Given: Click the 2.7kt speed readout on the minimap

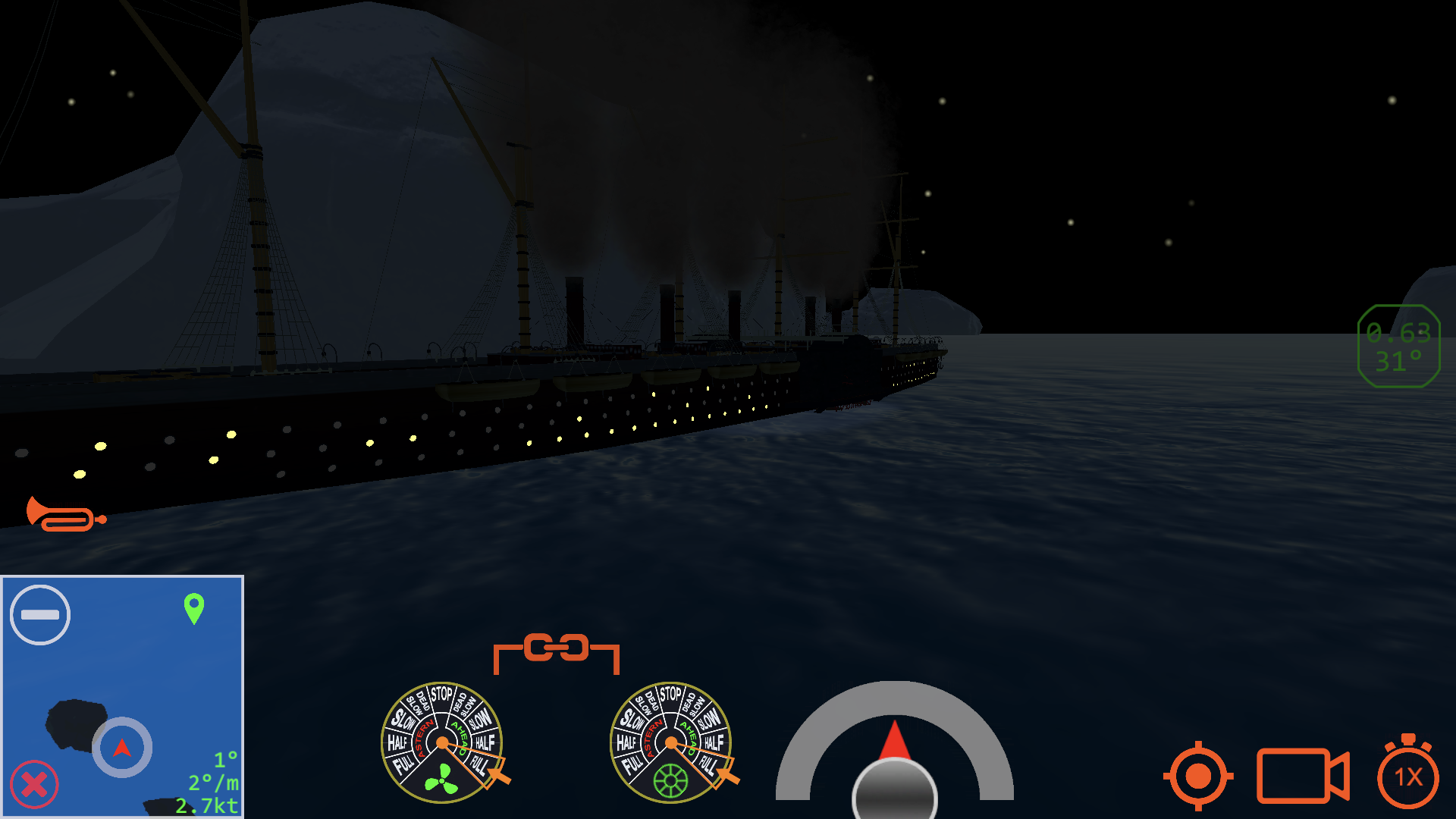Looking at the screenshot, I should pyautogui.click(x=206, y=806).
